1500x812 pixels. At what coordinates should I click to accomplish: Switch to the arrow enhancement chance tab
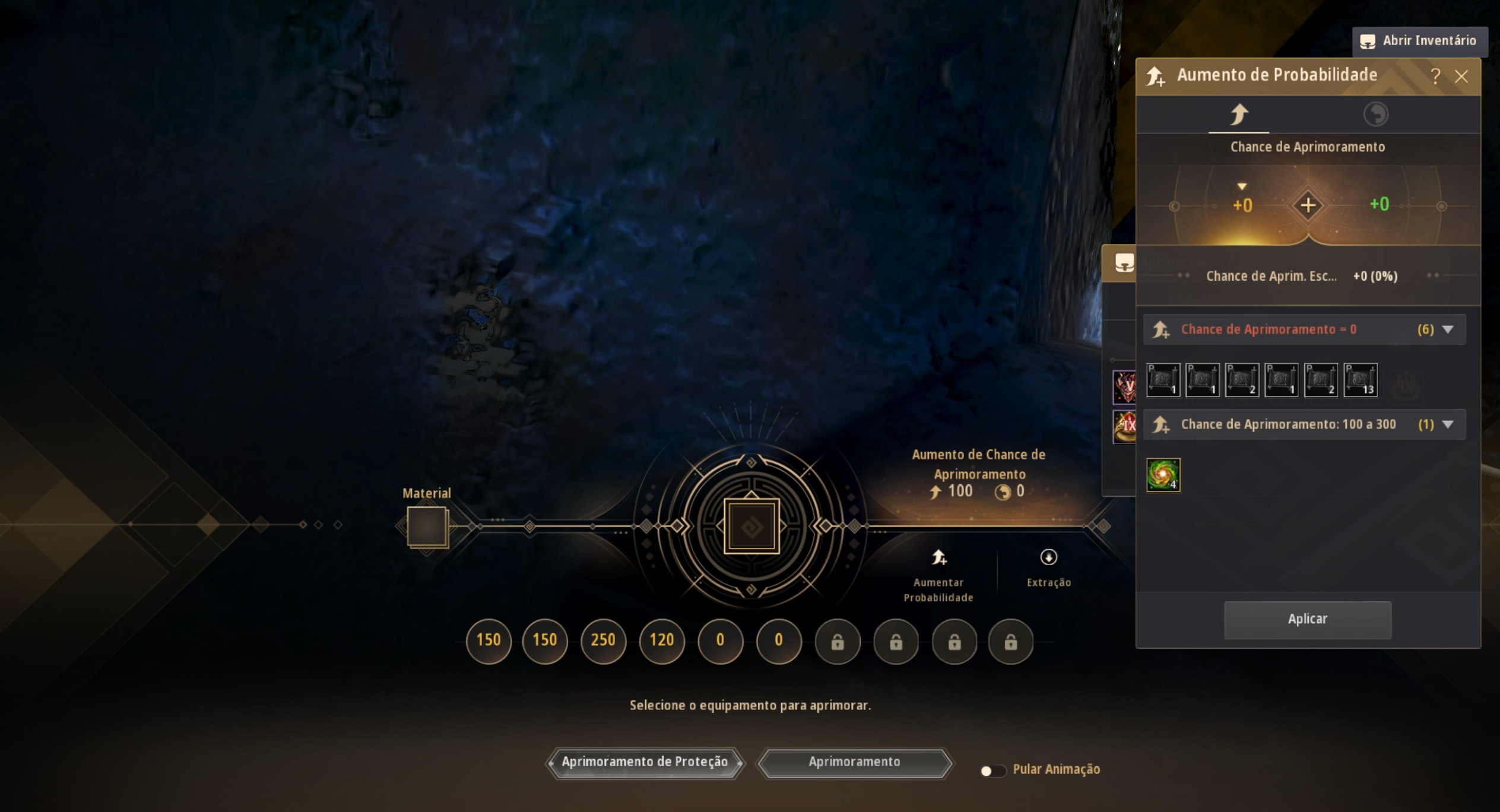pos(1239,115)
